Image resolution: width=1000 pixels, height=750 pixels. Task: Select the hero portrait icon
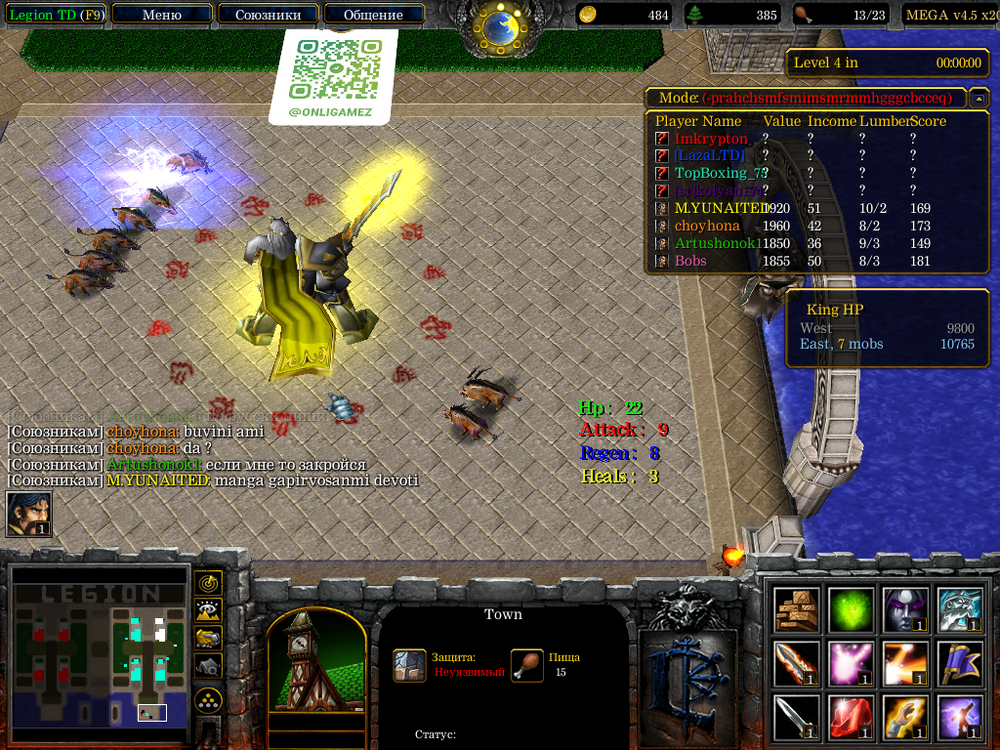coord(29,514)
